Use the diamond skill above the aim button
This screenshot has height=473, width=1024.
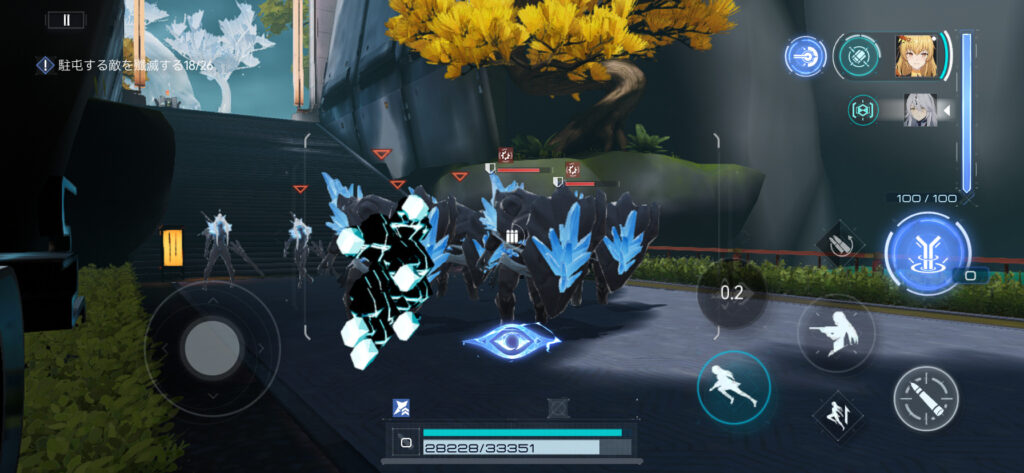coord(840,242)
